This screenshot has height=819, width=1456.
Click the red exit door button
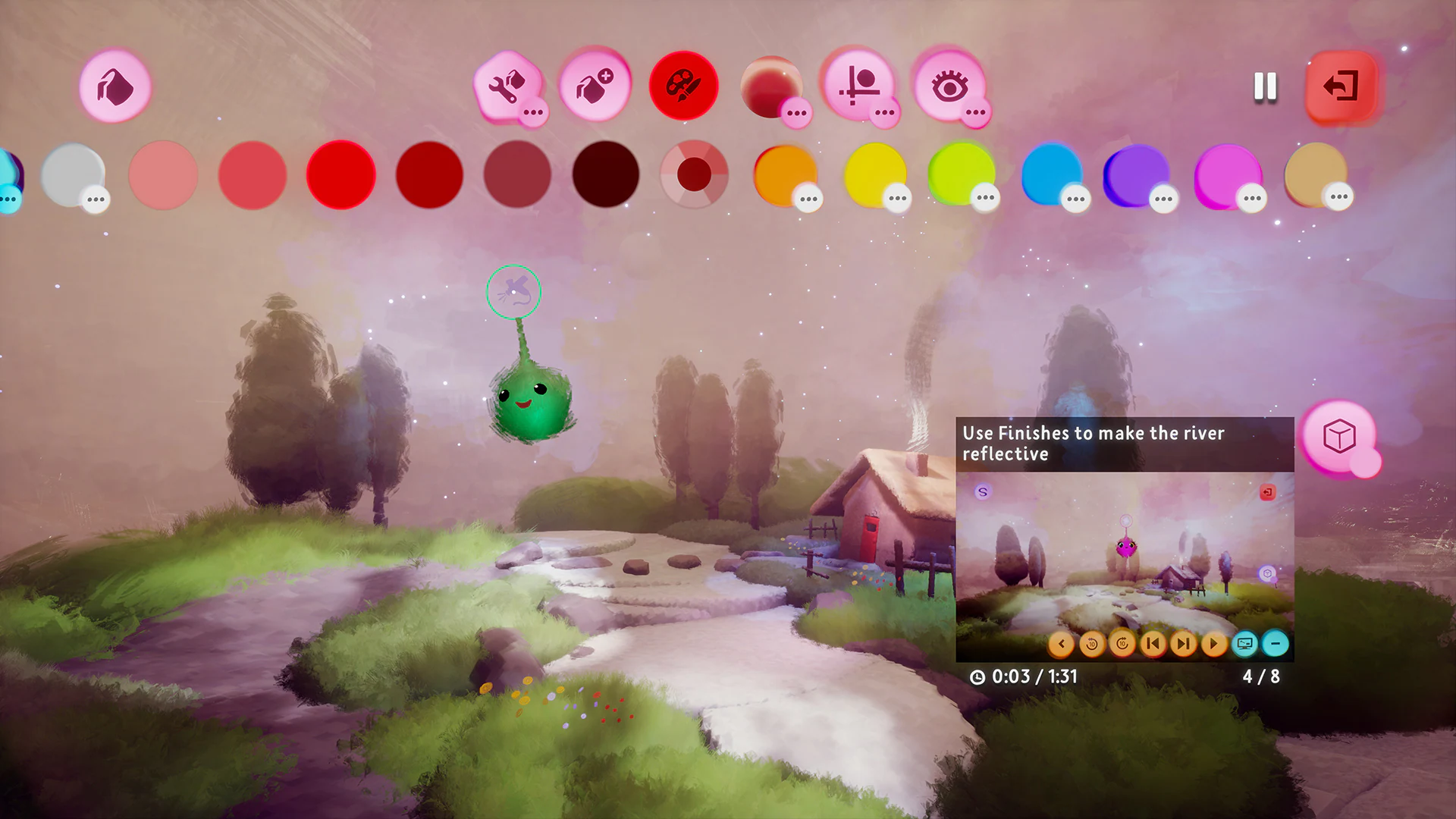point(1341,86)
